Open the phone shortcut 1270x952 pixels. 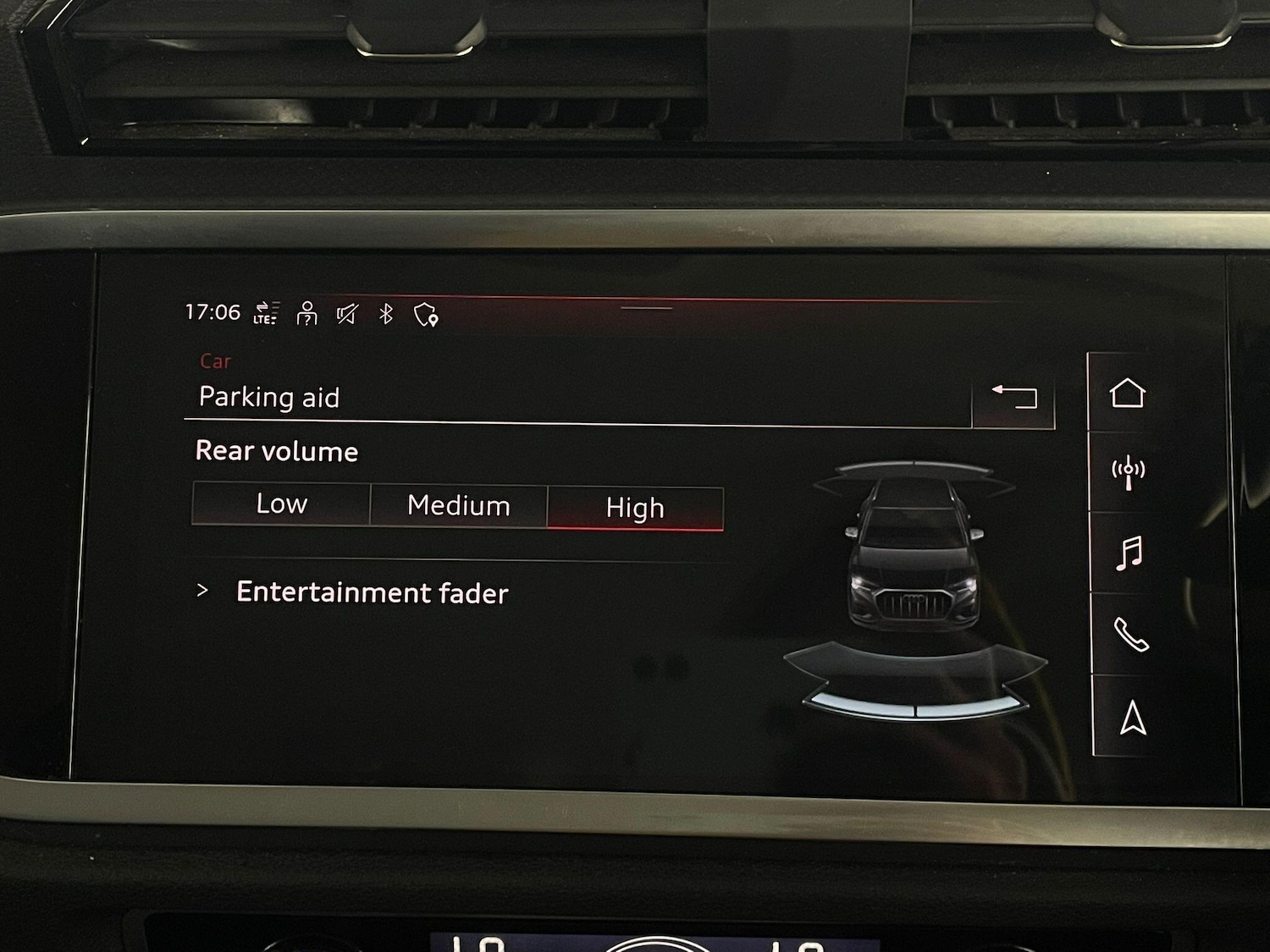click(1130, 634)
